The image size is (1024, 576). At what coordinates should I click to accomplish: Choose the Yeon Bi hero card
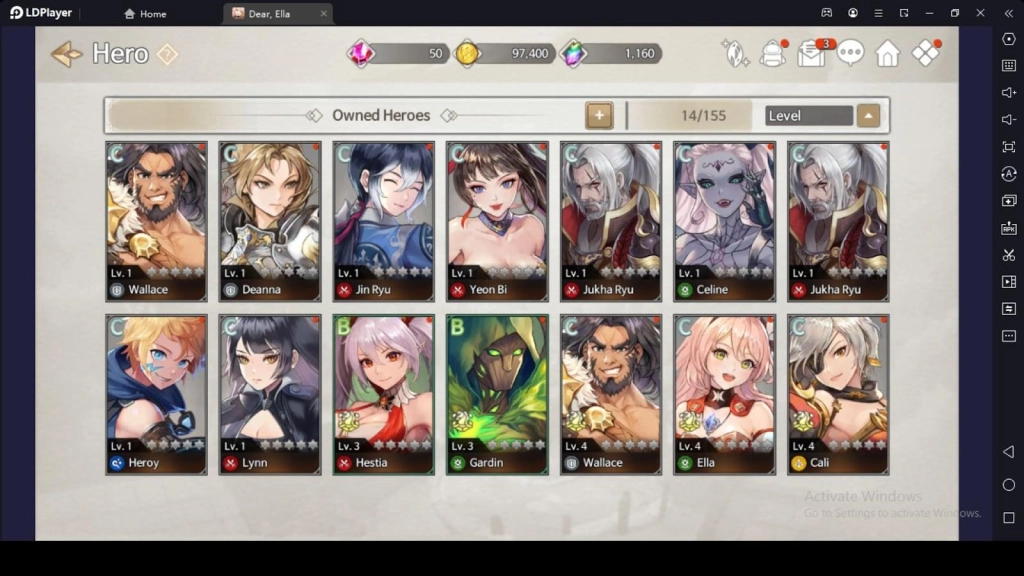point(496,221)
